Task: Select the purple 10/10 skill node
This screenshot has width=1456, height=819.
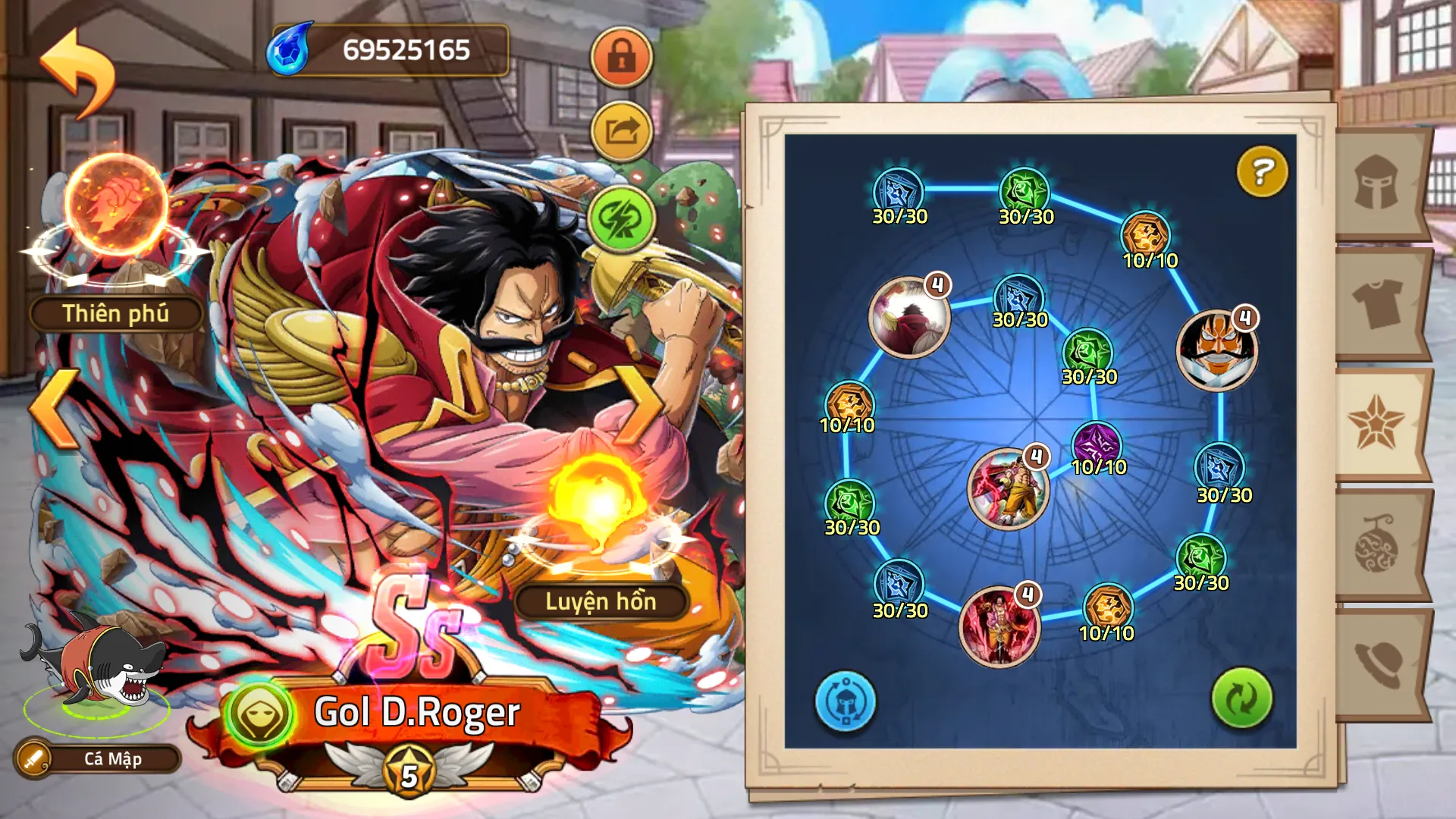Action: click(x=1097, y=444)
